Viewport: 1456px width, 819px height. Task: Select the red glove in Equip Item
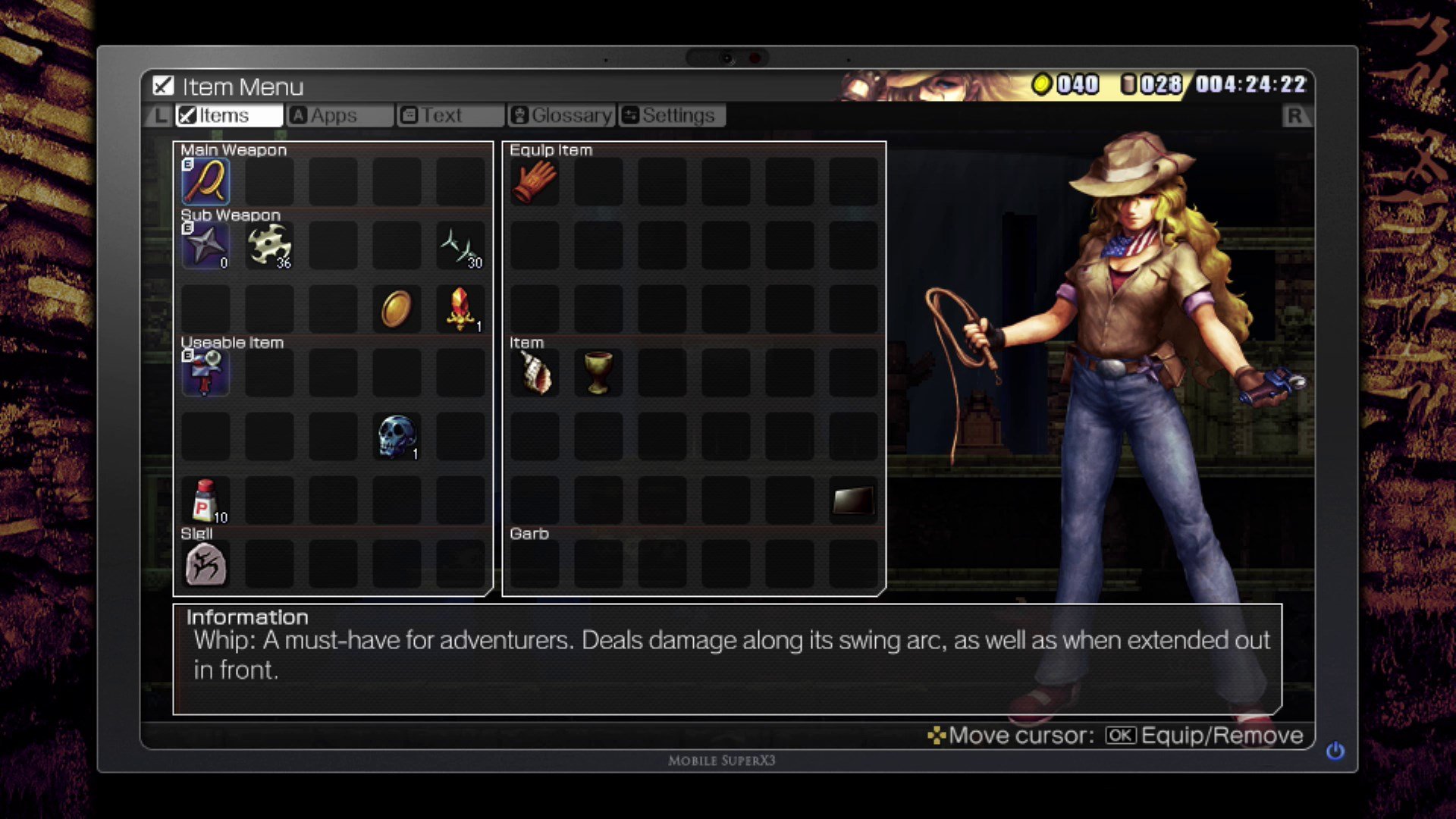(x=535, y=180)
